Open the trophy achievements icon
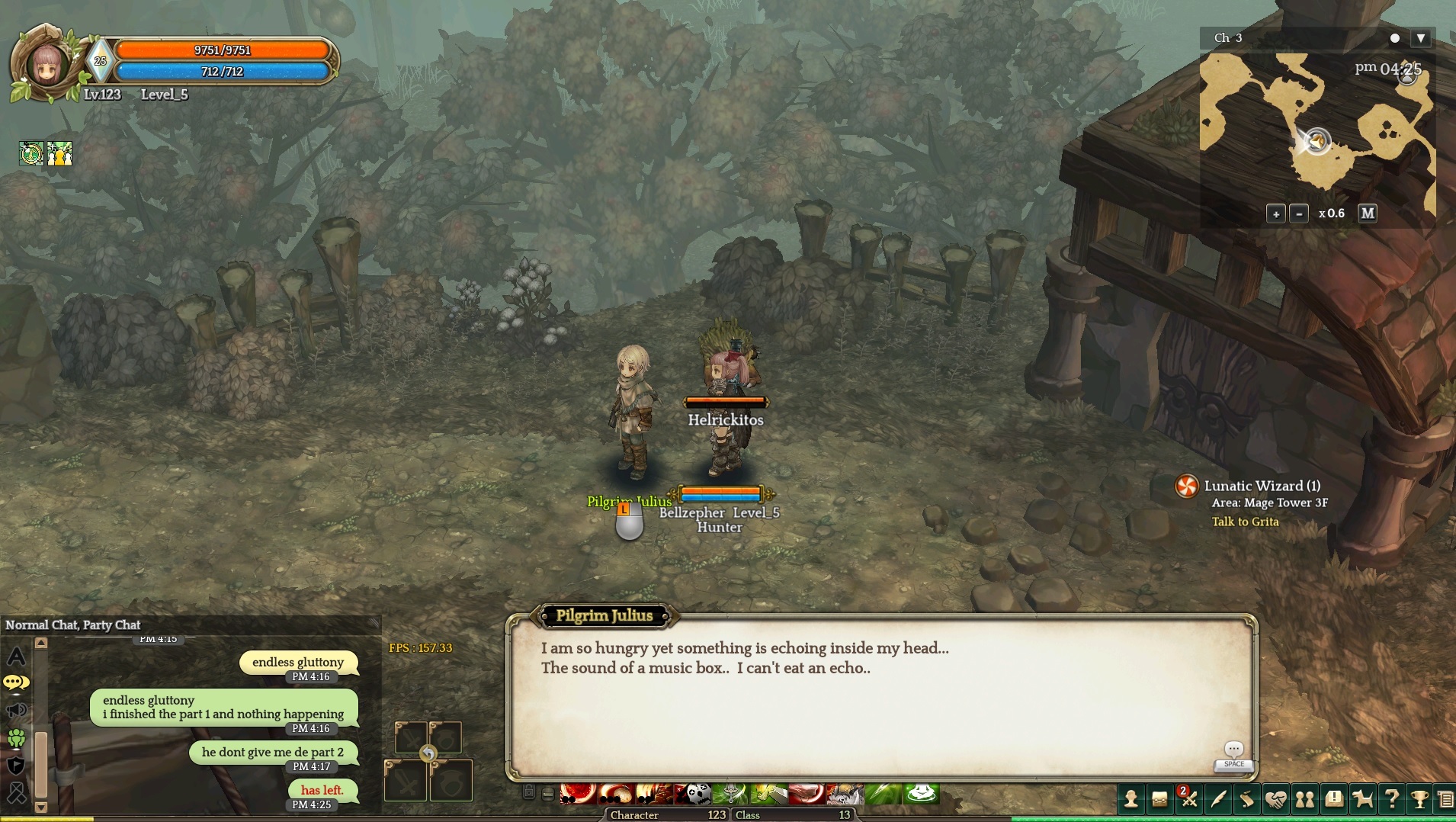Image resolution: width=1456 pixels, height=822 pixels. pos(1419,799)
